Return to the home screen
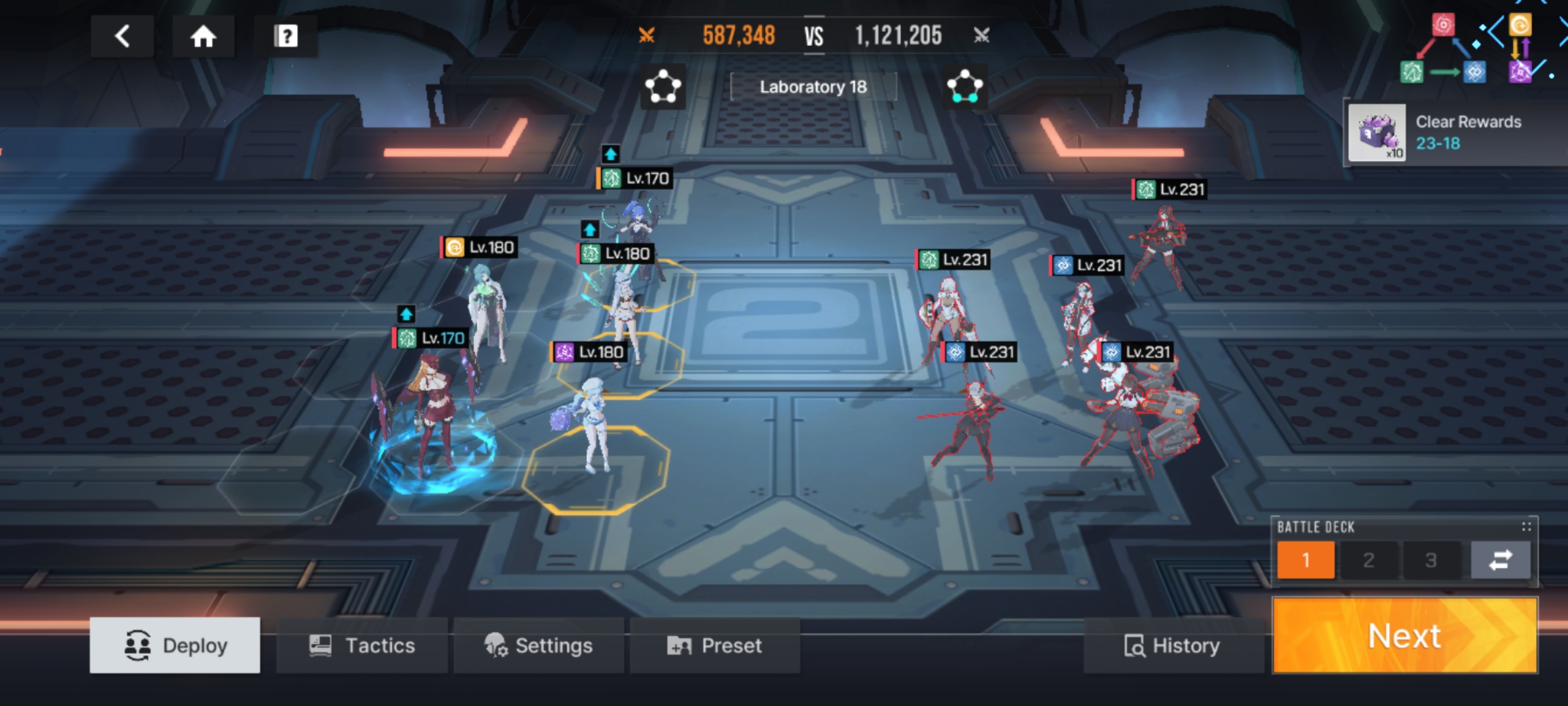The image size is (1568, 706). click(203, 36)
